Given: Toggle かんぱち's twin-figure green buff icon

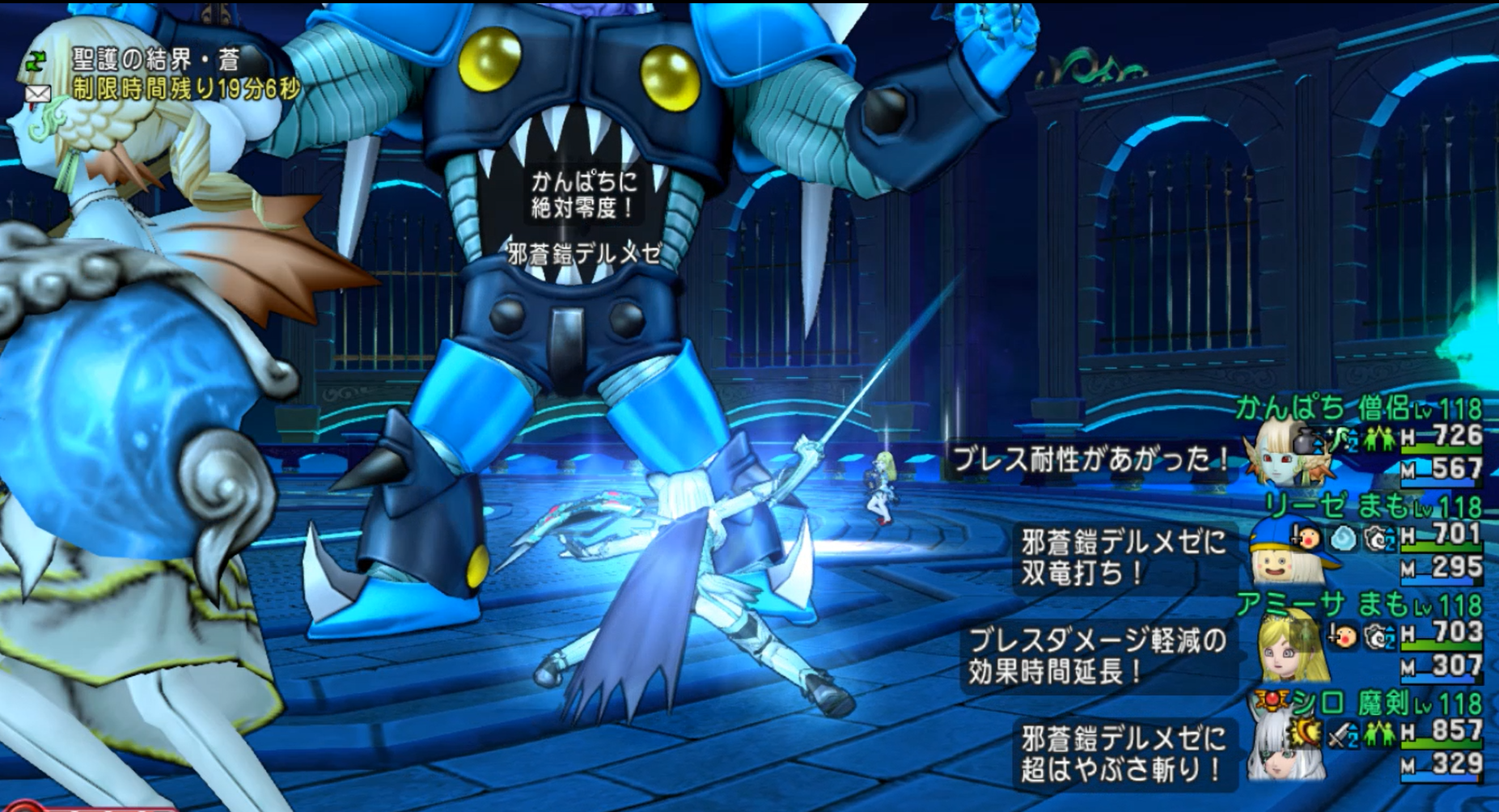Looking at the screenshot, I should click(1381, 438).
